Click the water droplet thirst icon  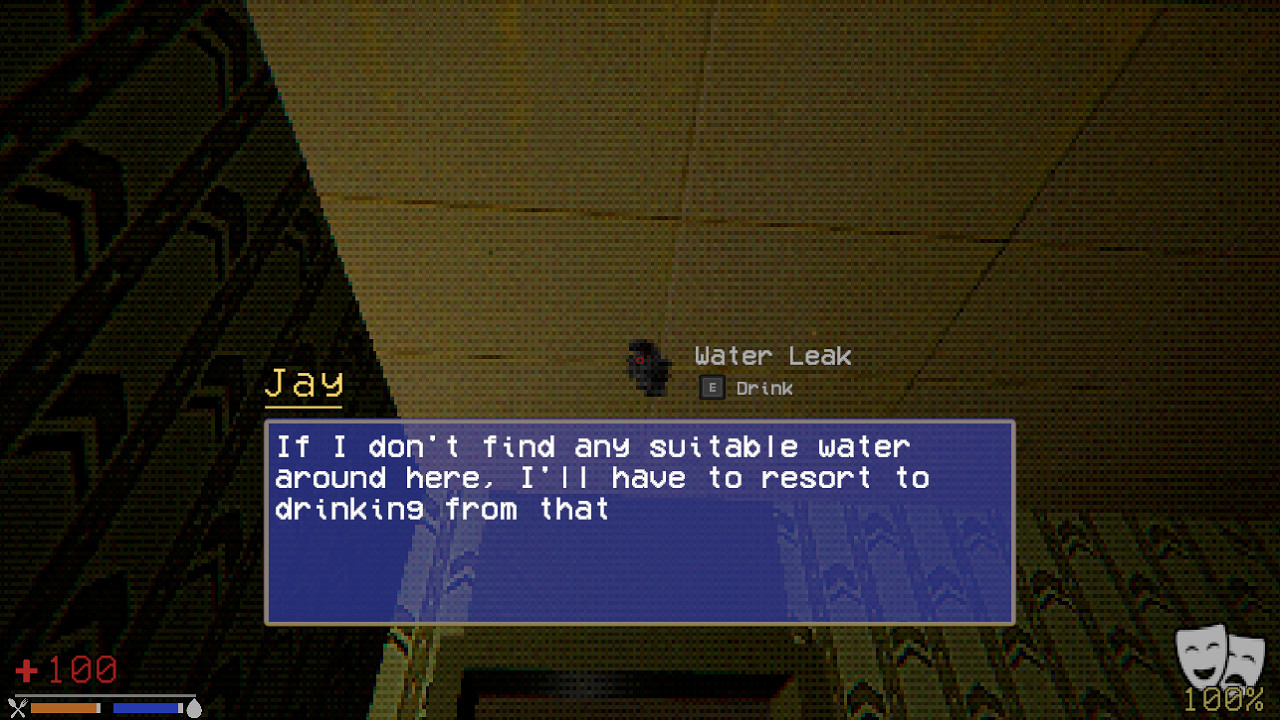pos(196,707)
